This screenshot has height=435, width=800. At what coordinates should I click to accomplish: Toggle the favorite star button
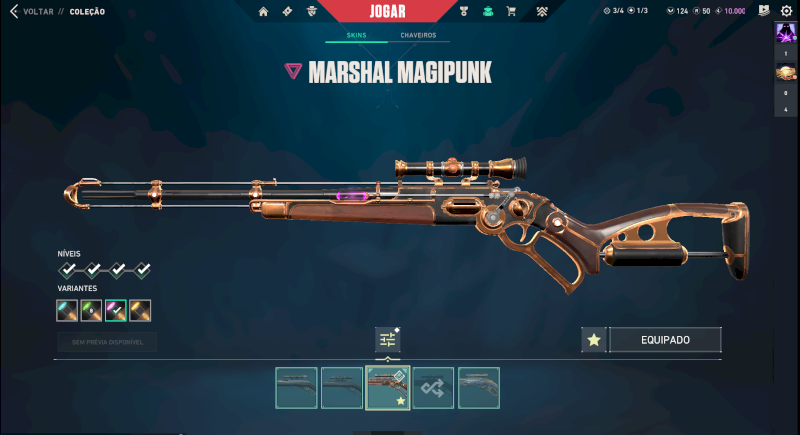(x=594, y=340)
